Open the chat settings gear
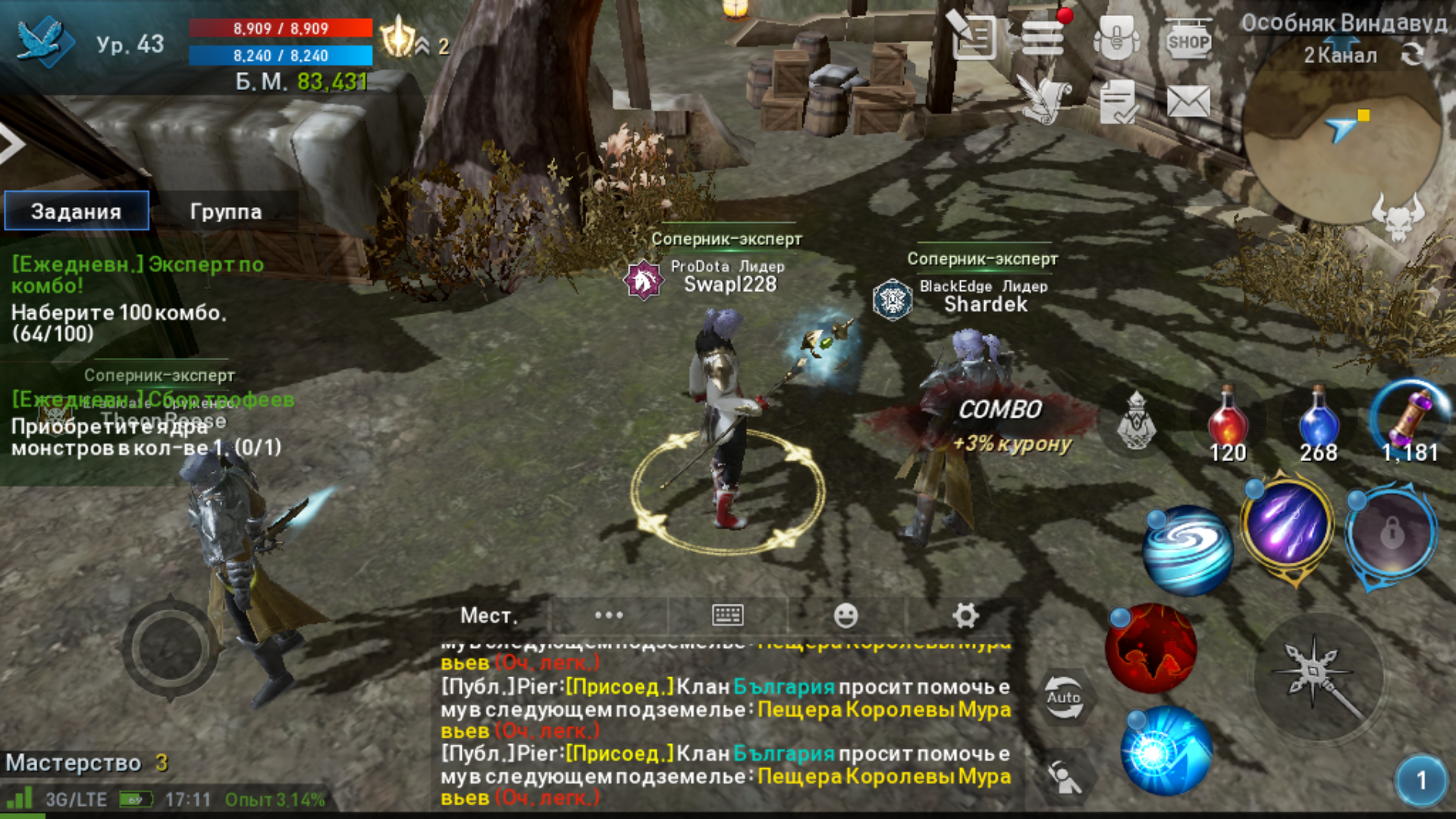The image size is (1456, 819). (x=965, y=616)
